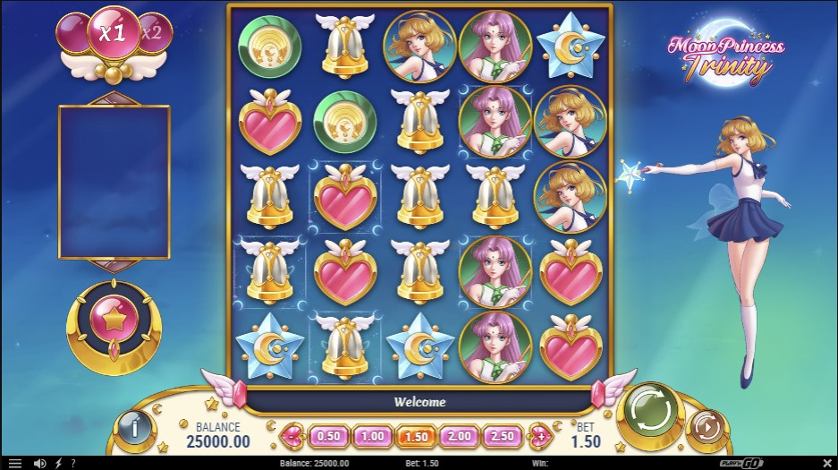
Task: Choose the 1.00 bet value
Action: [372, 436]
